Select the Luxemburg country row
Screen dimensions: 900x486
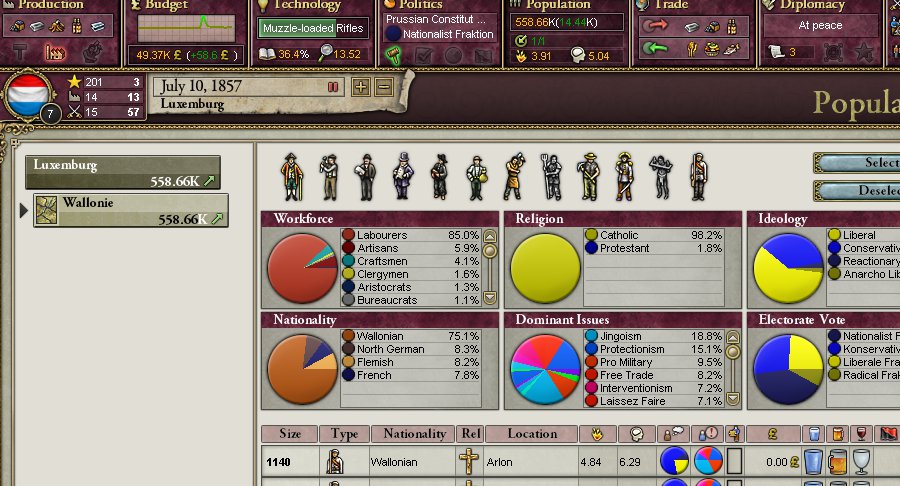pyautogui.click(x=123, y=172)
